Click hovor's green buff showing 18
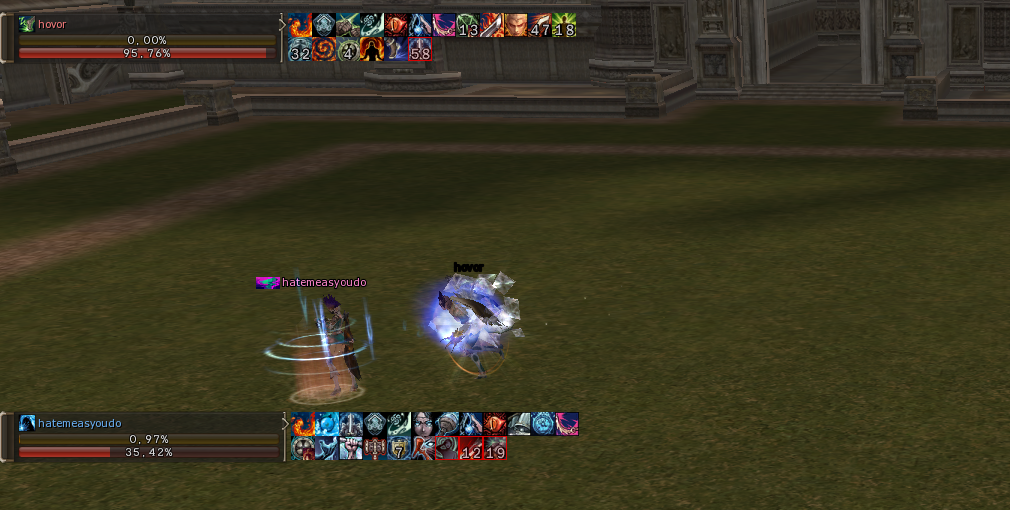The width and height of the screenshot is (1010, 510). point(564,26)
